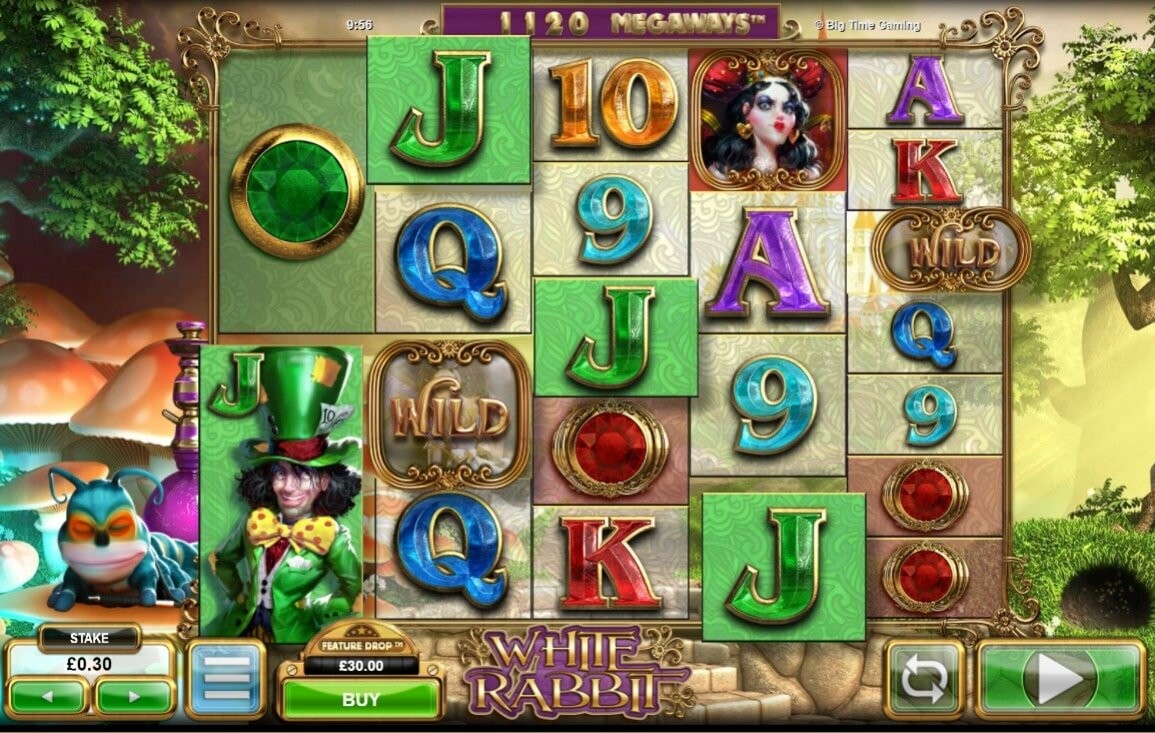Spin the reels with the play button

[1060, 680]
